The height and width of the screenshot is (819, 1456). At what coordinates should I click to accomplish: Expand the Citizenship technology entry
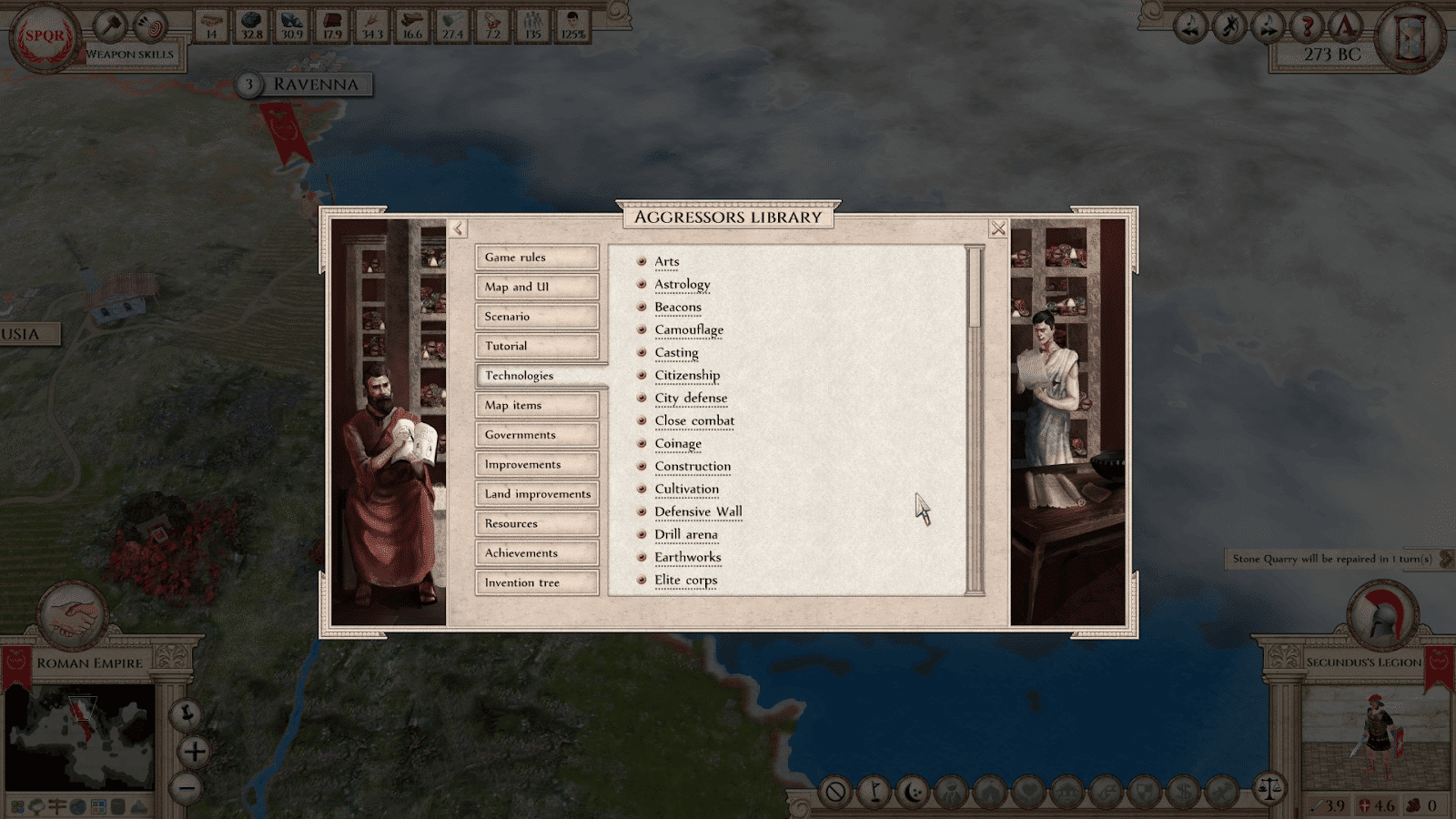pyautogui.click(x=688, y=375)
